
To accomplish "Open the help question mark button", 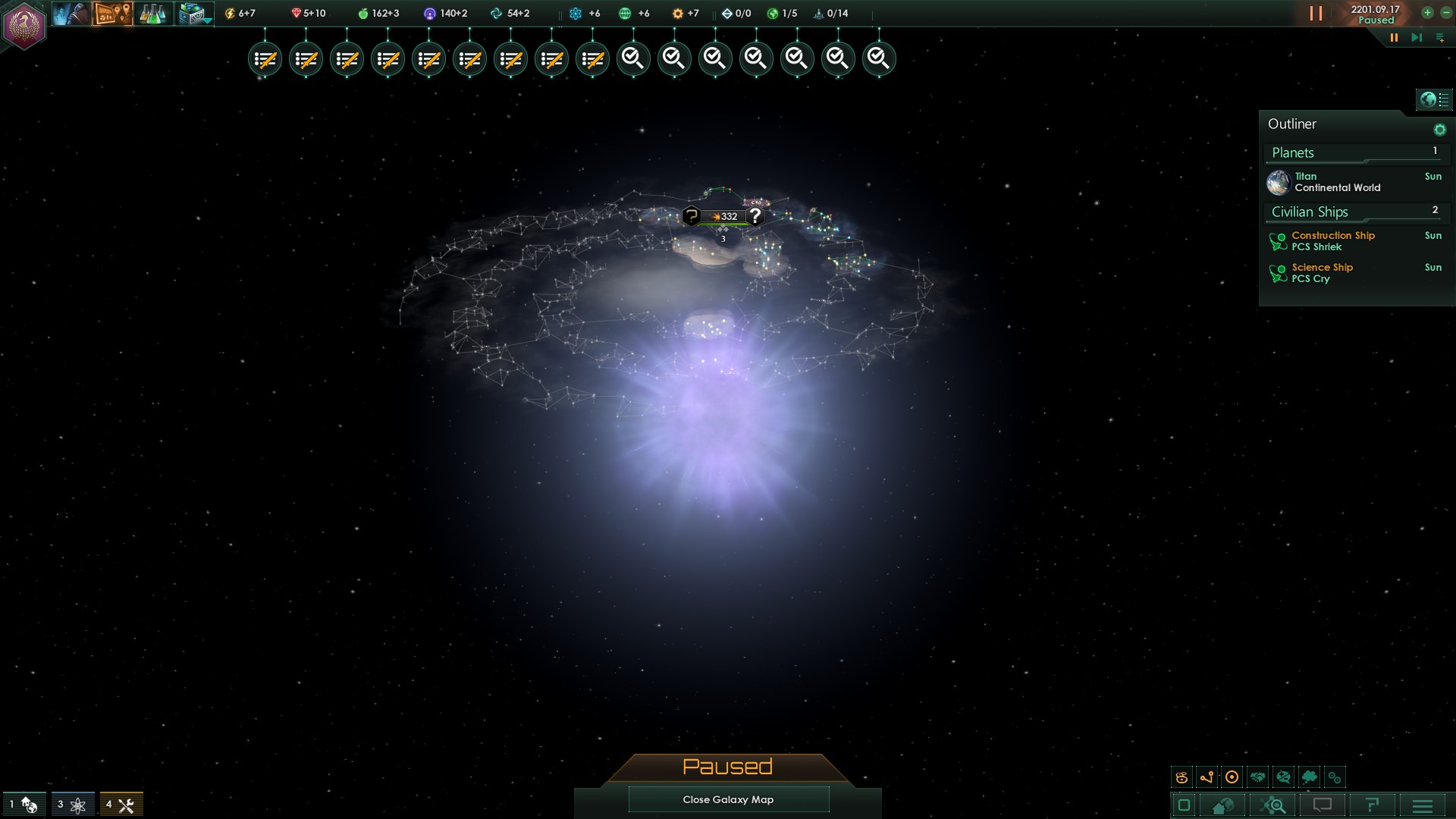I will pyautogui.click(x=1372, y=805).
